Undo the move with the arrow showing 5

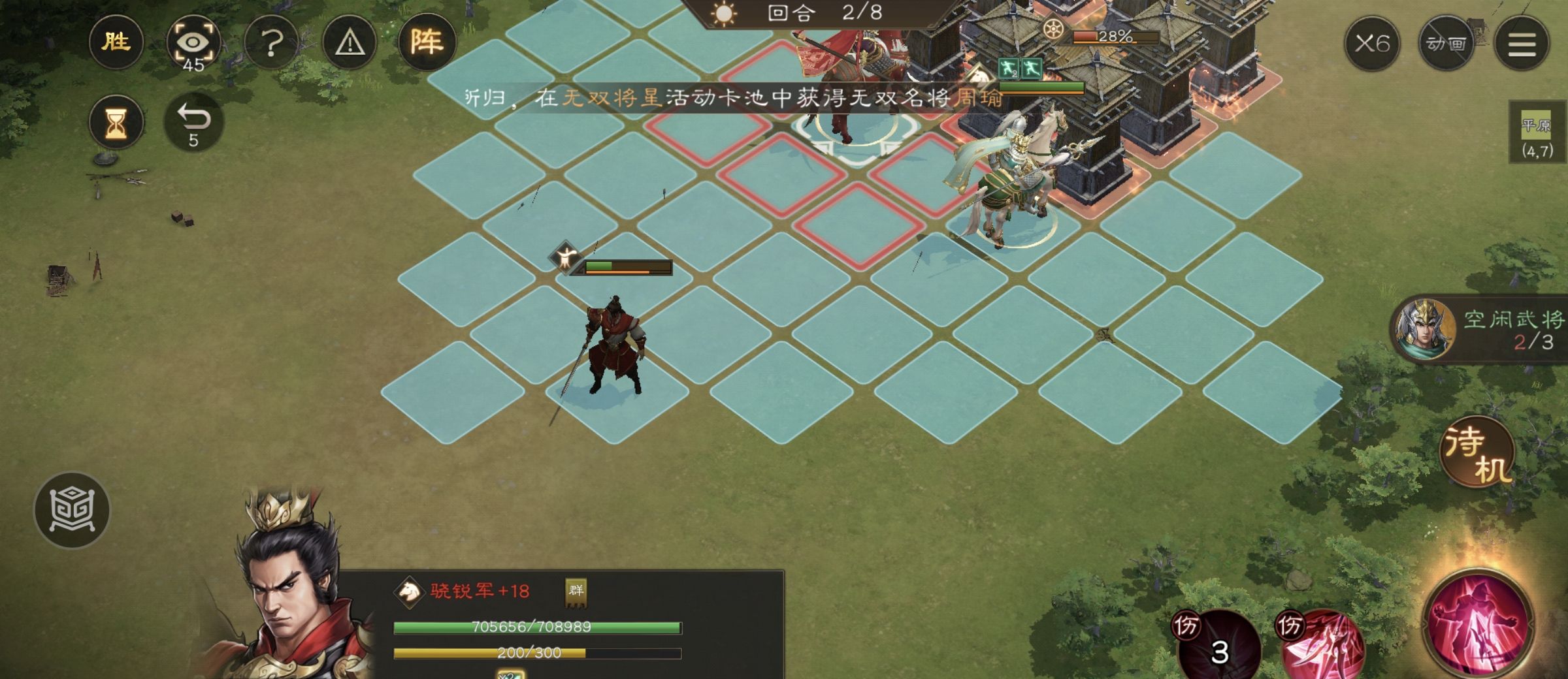(x=193, y=122)
